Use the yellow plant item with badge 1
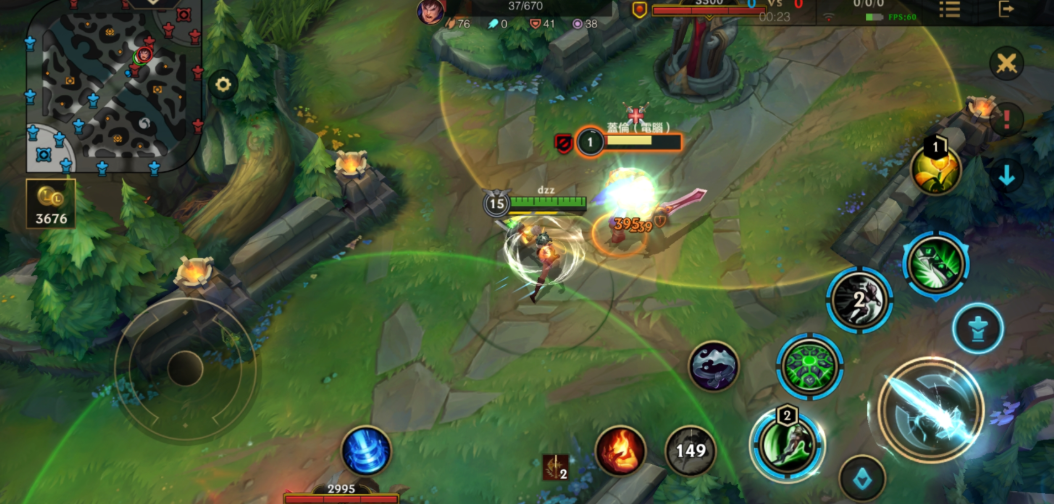 936,170
